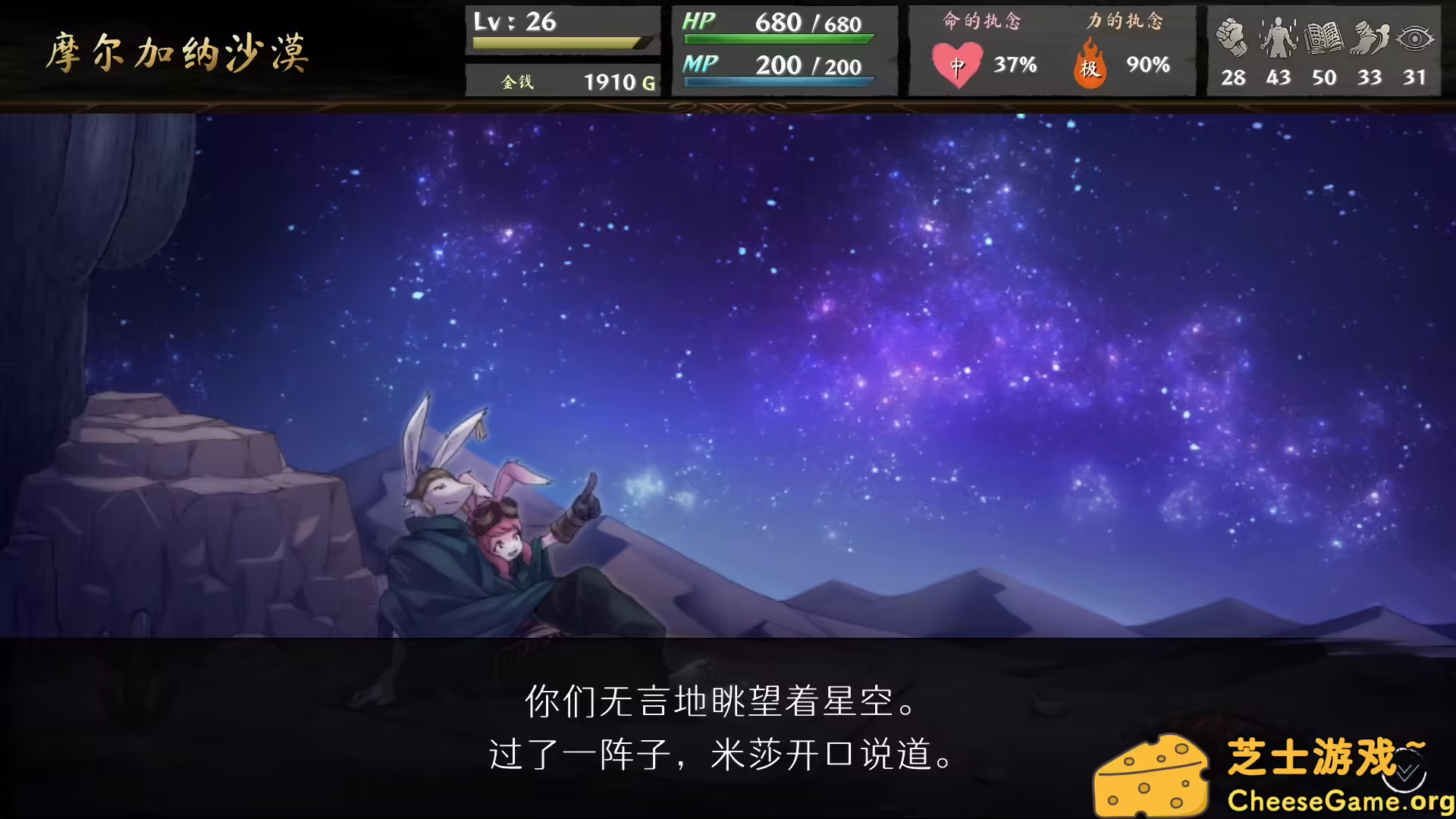This screenshot has width=1456, height=819.
Task: Click the Lv:26 level display
Action: (516, 23)
